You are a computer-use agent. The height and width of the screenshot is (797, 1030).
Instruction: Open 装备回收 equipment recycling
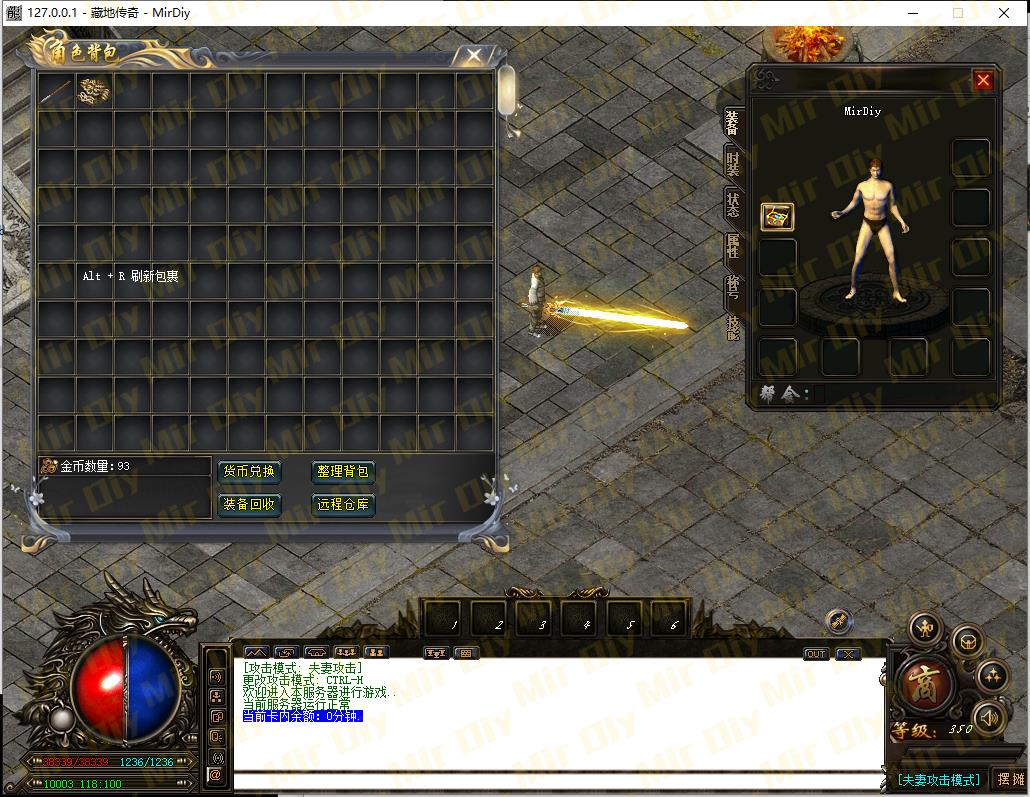click(249, 504)
